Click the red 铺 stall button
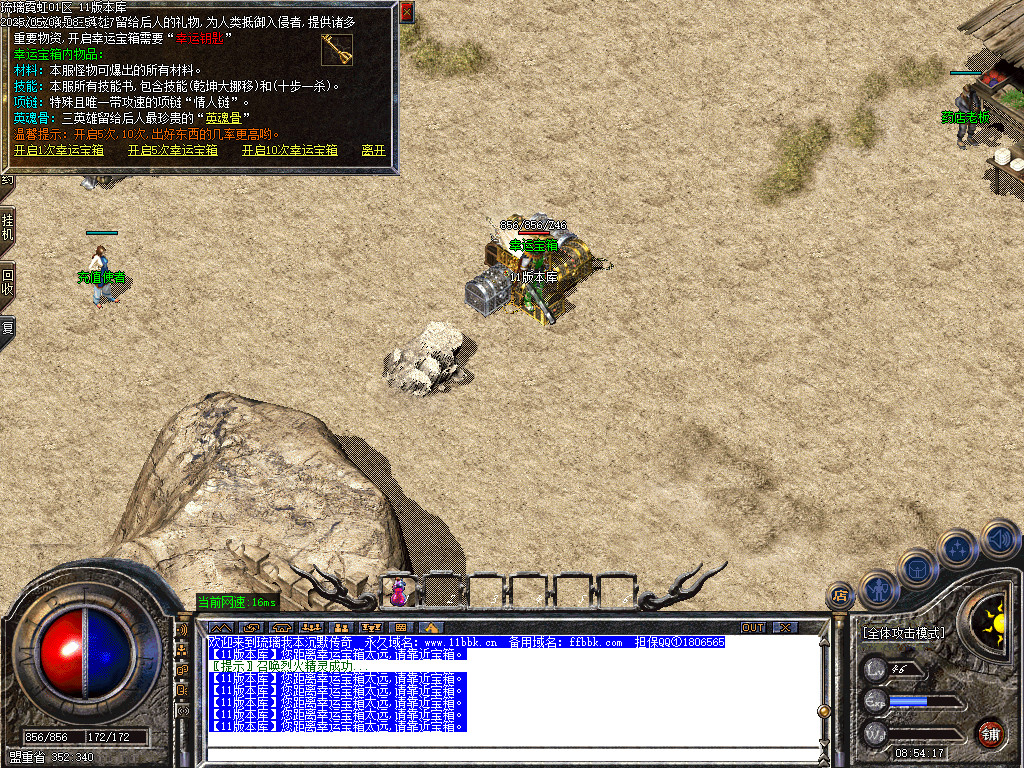Screen dimensions: 1024x768 tap(990, 733)
